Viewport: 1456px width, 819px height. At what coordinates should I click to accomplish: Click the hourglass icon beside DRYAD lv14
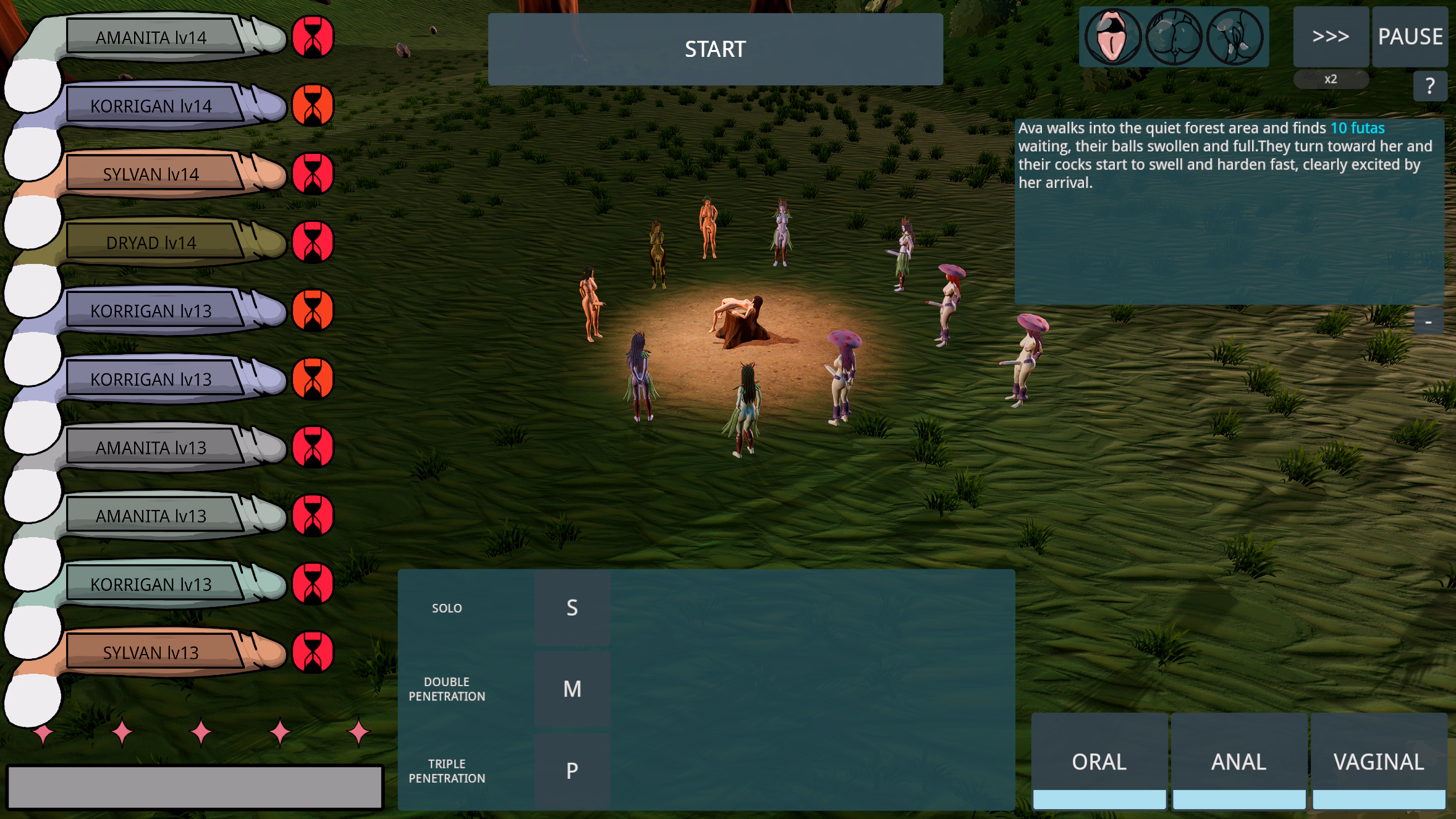point(313,242)
